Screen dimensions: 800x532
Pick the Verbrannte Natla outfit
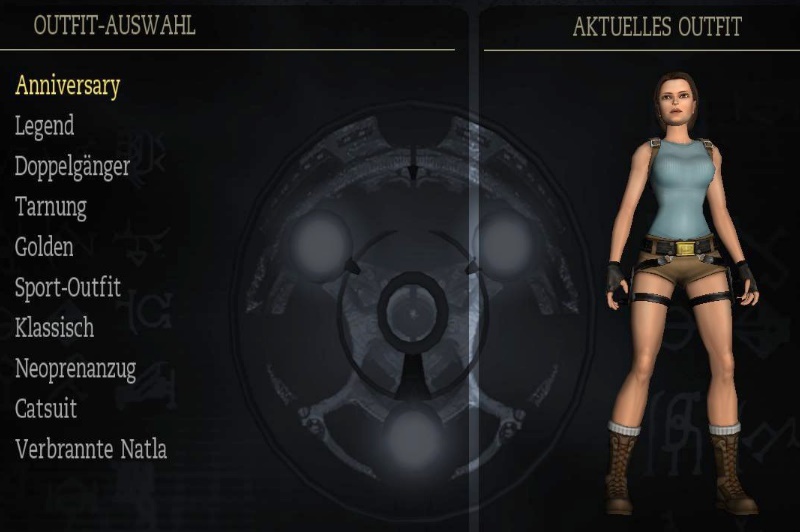click(x=91, y=449)
